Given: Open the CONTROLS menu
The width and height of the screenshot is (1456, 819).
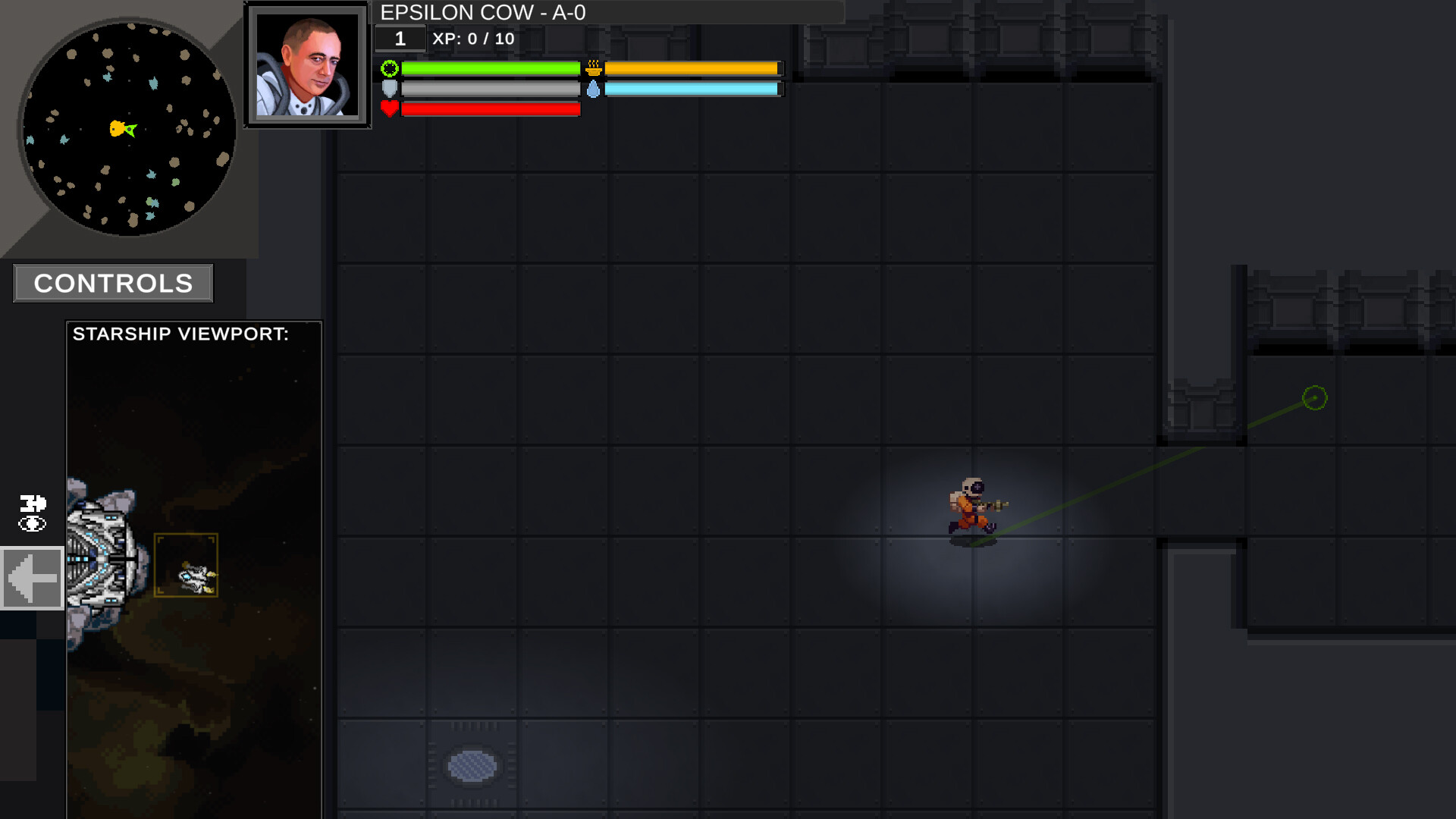Looking at the screenshot, I should tap(112, 283).
